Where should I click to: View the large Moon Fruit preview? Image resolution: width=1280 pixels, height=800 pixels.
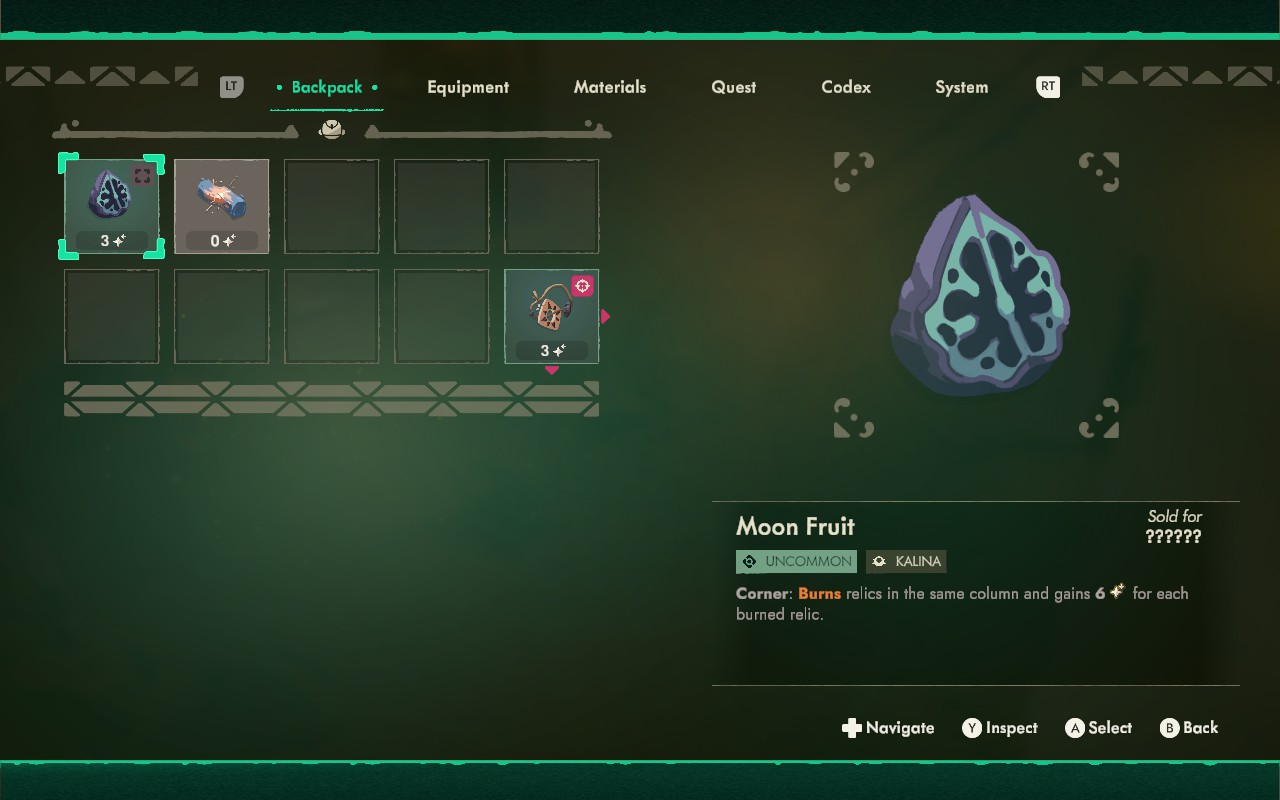pos(978,295)
